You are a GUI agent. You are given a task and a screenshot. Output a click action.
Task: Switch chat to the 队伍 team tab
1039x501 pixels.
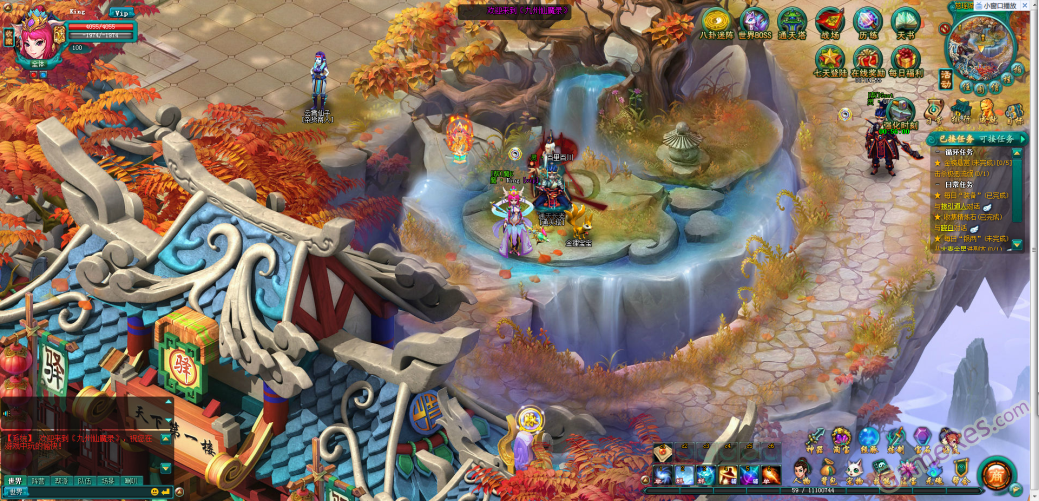coord(84,481)
